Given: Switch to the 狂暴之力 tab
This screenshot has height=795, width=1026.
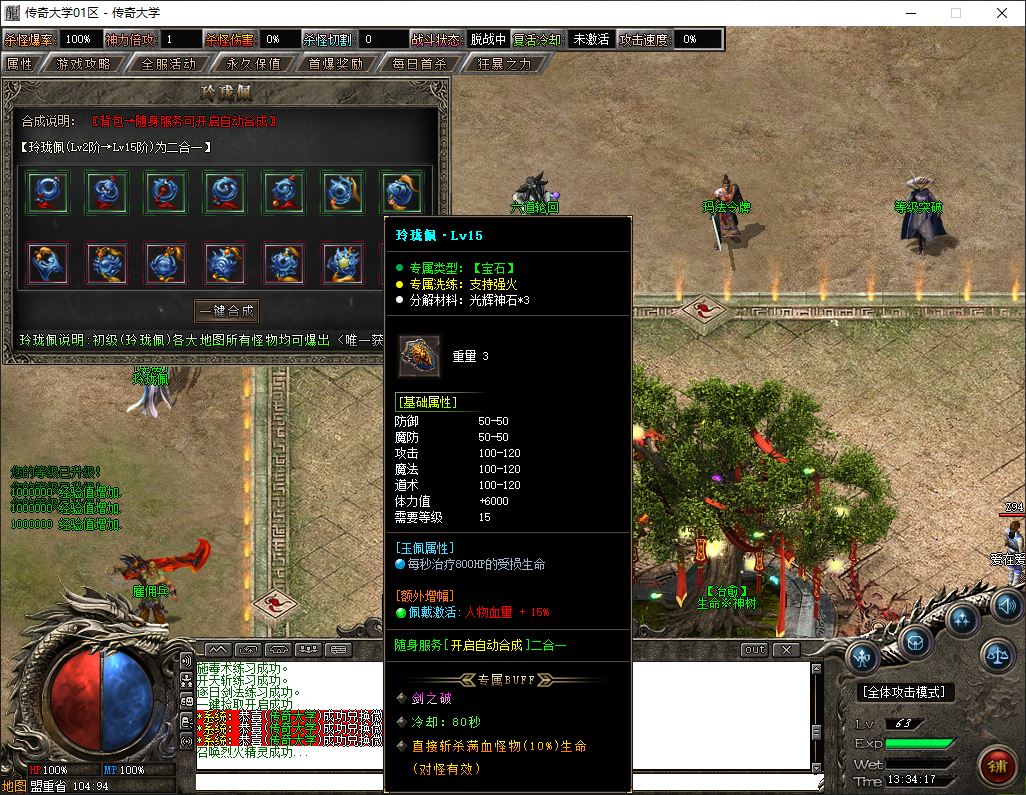Looking at the screenshot, I should coord(503,63).
